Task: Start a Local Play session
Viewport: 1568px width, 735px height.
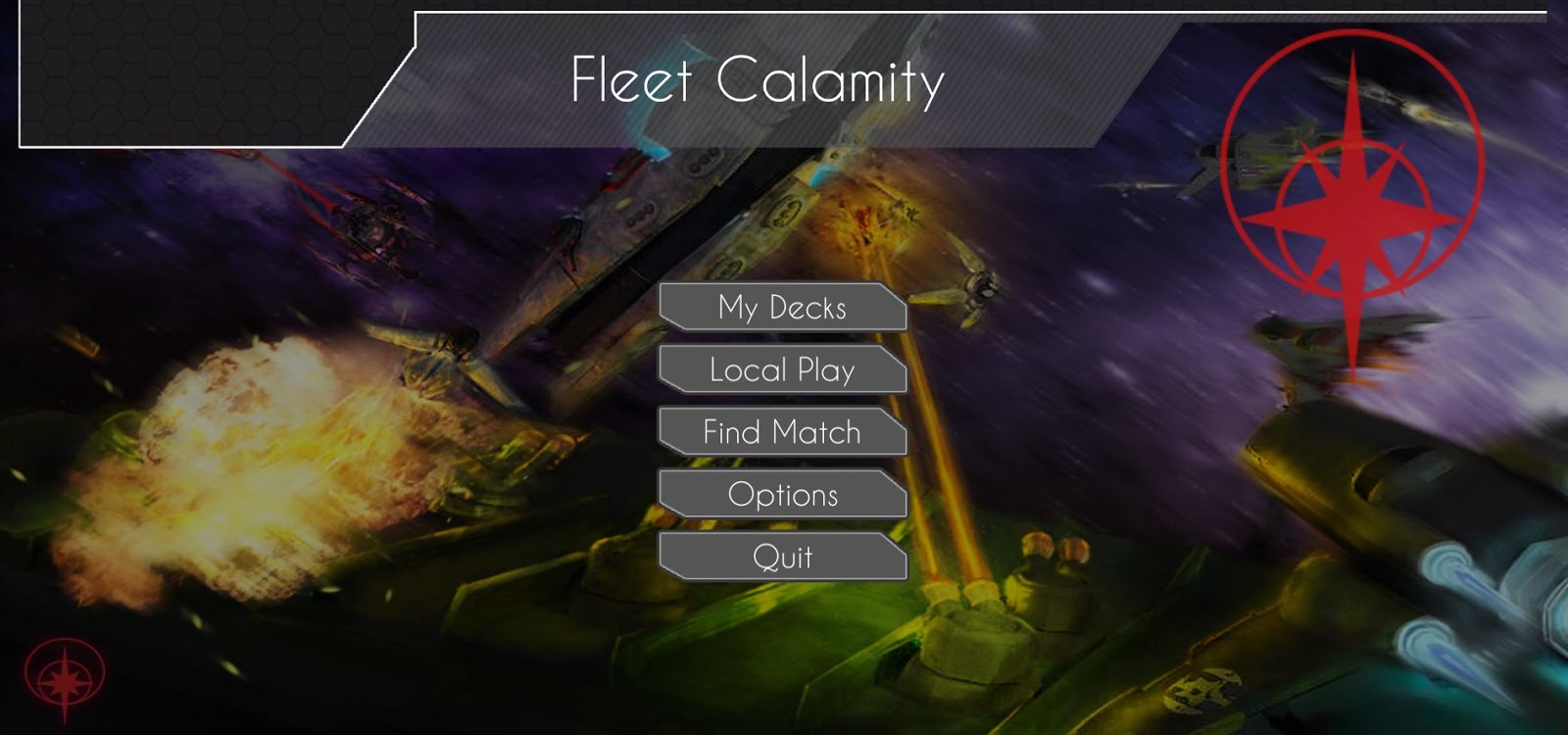Action: (784, 369)
